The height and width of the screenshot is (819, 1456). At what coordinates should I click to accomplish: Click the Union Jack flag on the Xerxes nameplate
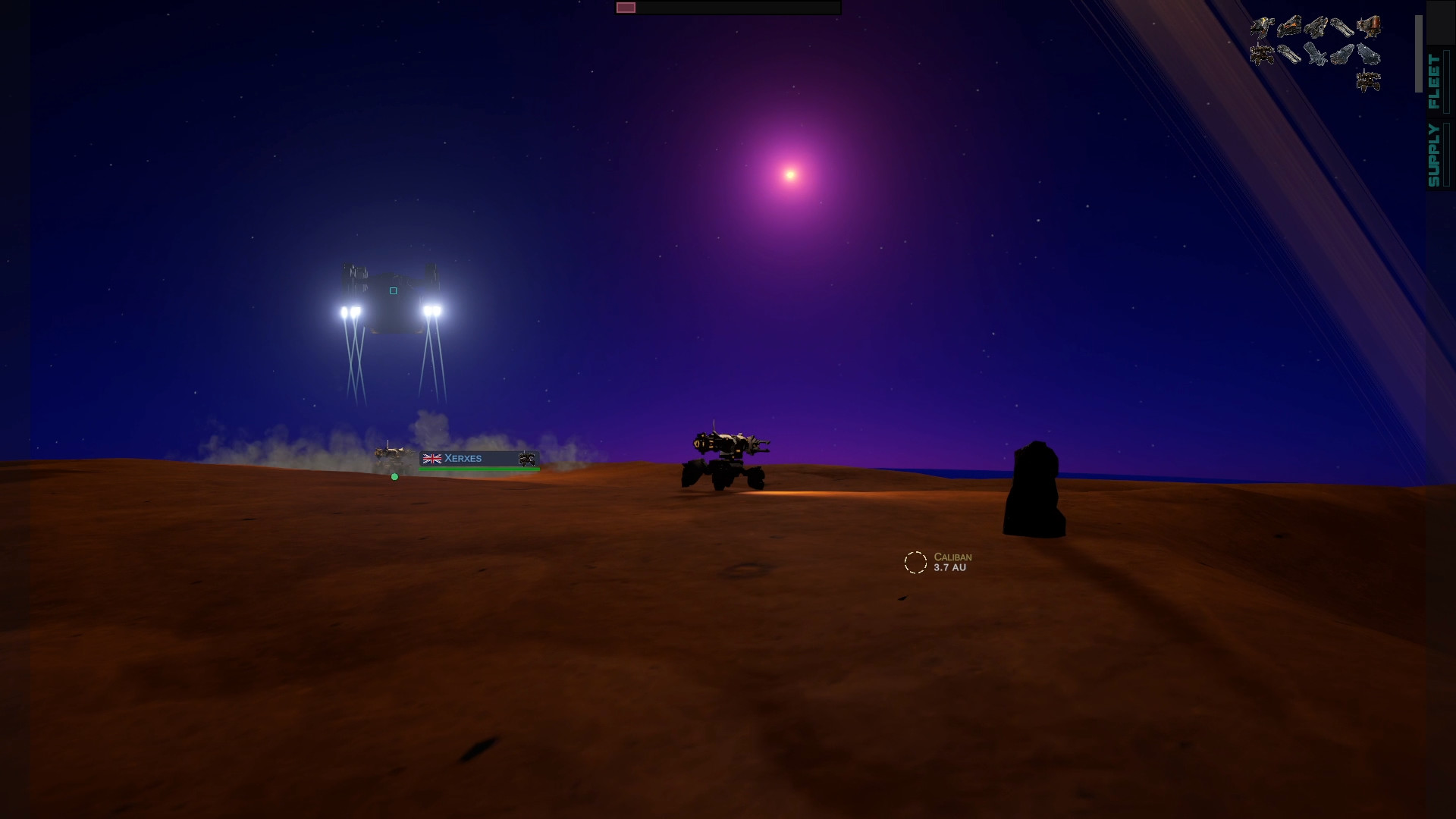coord(431,457)
